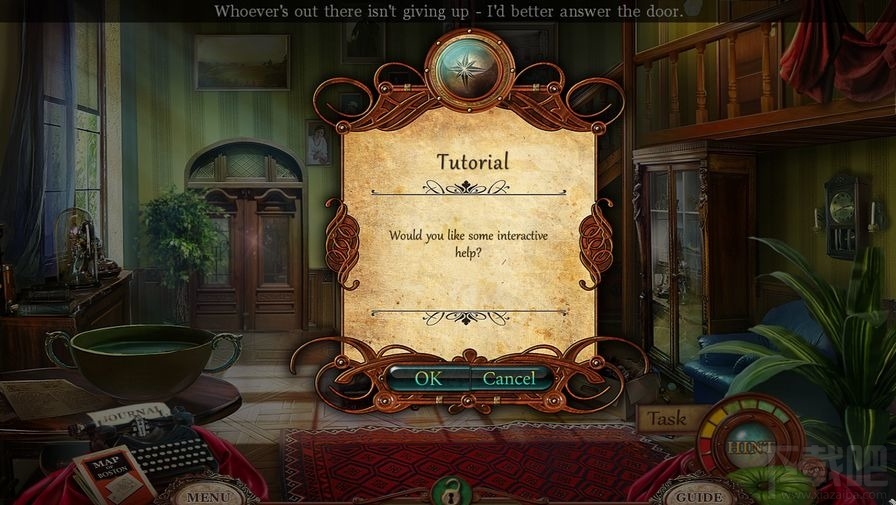Accept the tutorial with OK

[x=428, y=378]
